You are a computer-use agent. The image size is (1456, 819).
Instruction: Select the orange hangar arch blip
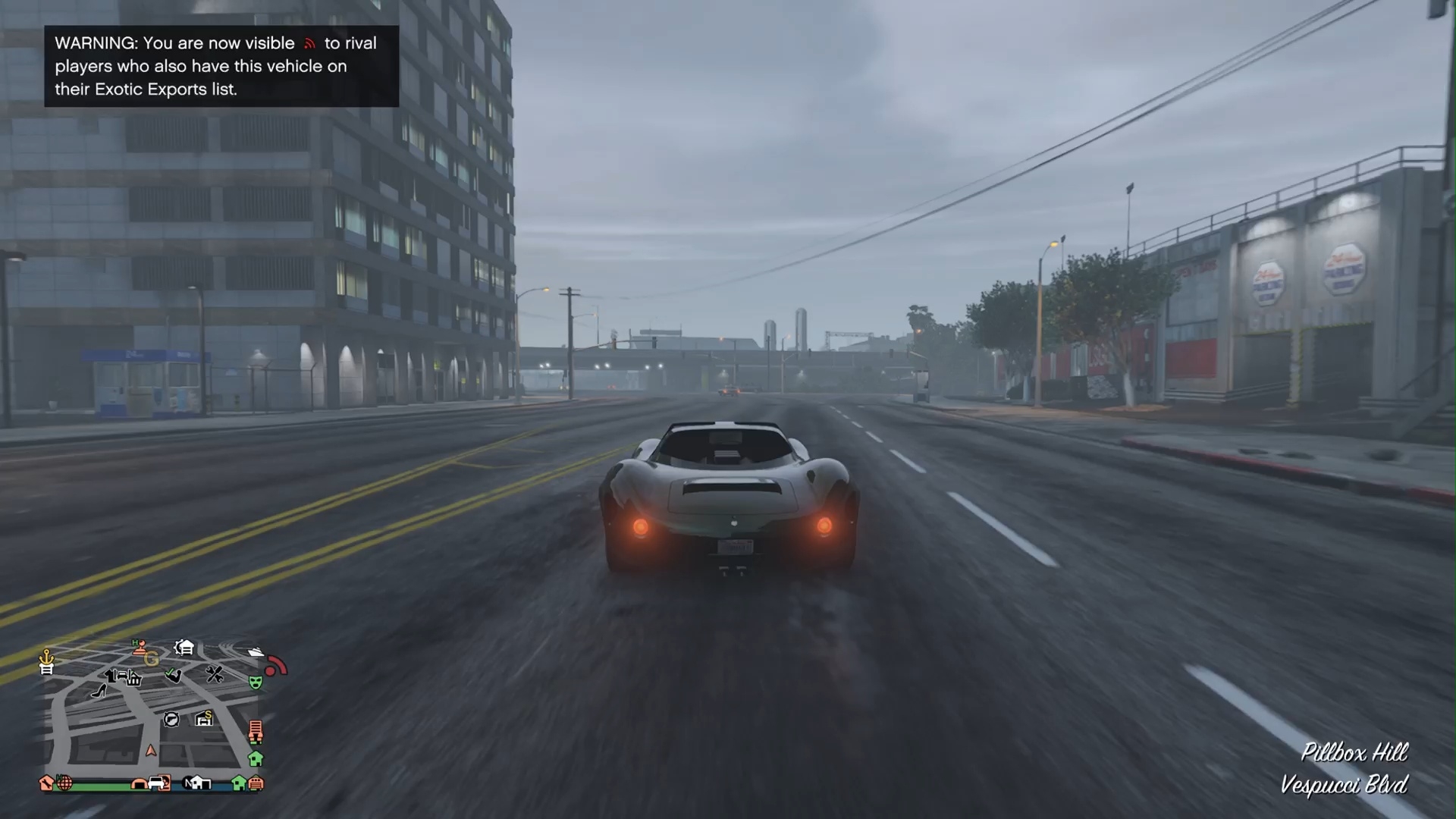[139, 783]
